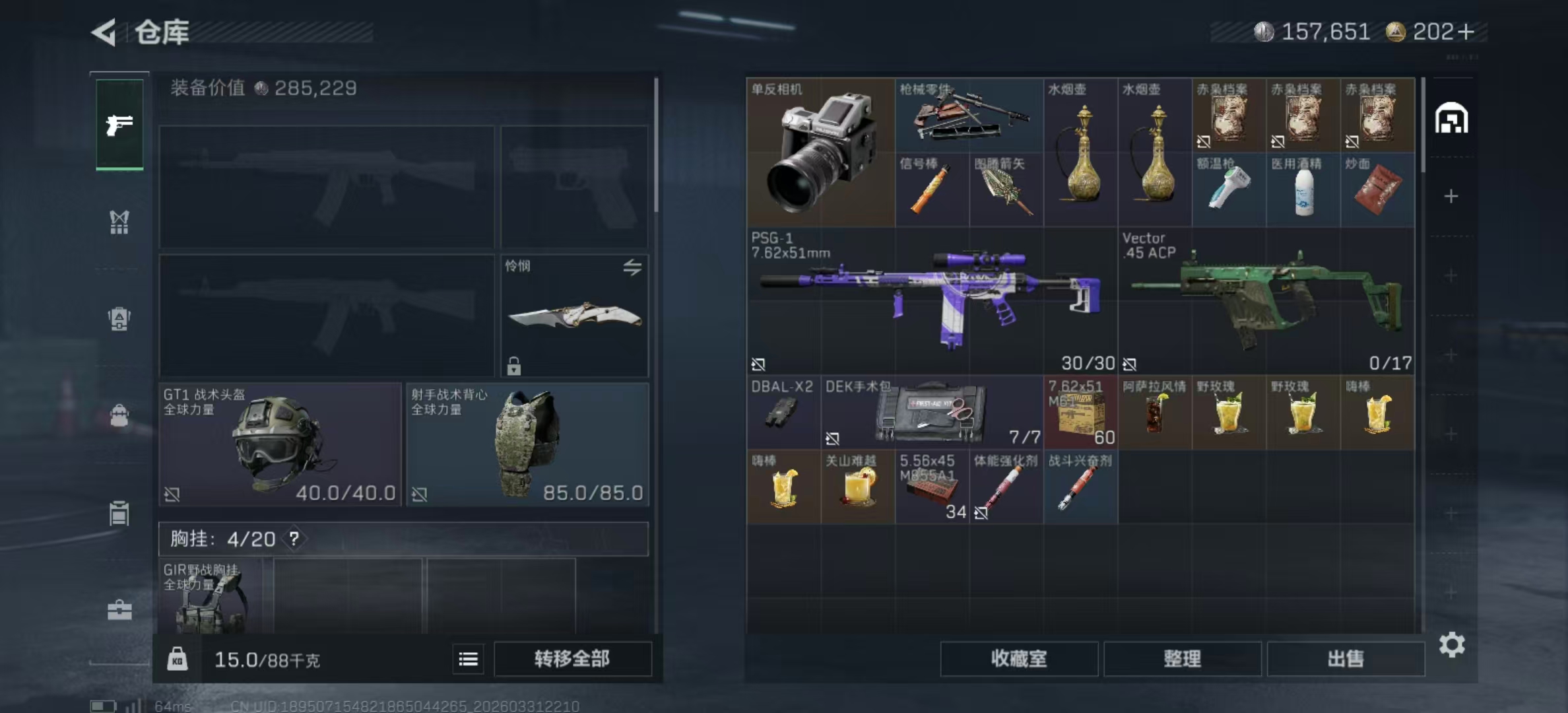
Task: Open the toolbox icon at sidebar bottom
Action: point(119,611)
